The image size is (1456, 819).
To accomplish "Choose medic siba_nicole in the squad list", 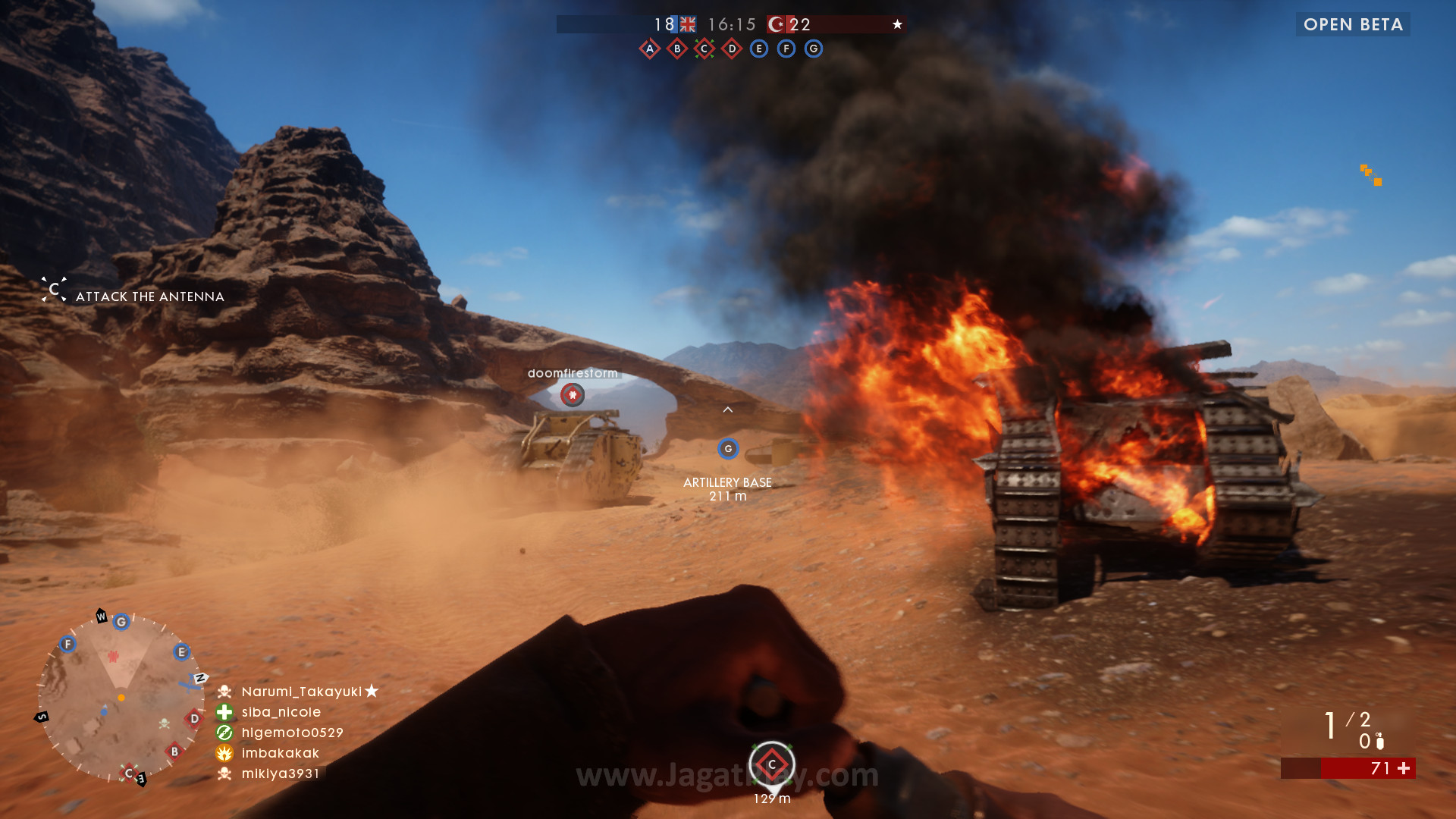I will point(281,712).
